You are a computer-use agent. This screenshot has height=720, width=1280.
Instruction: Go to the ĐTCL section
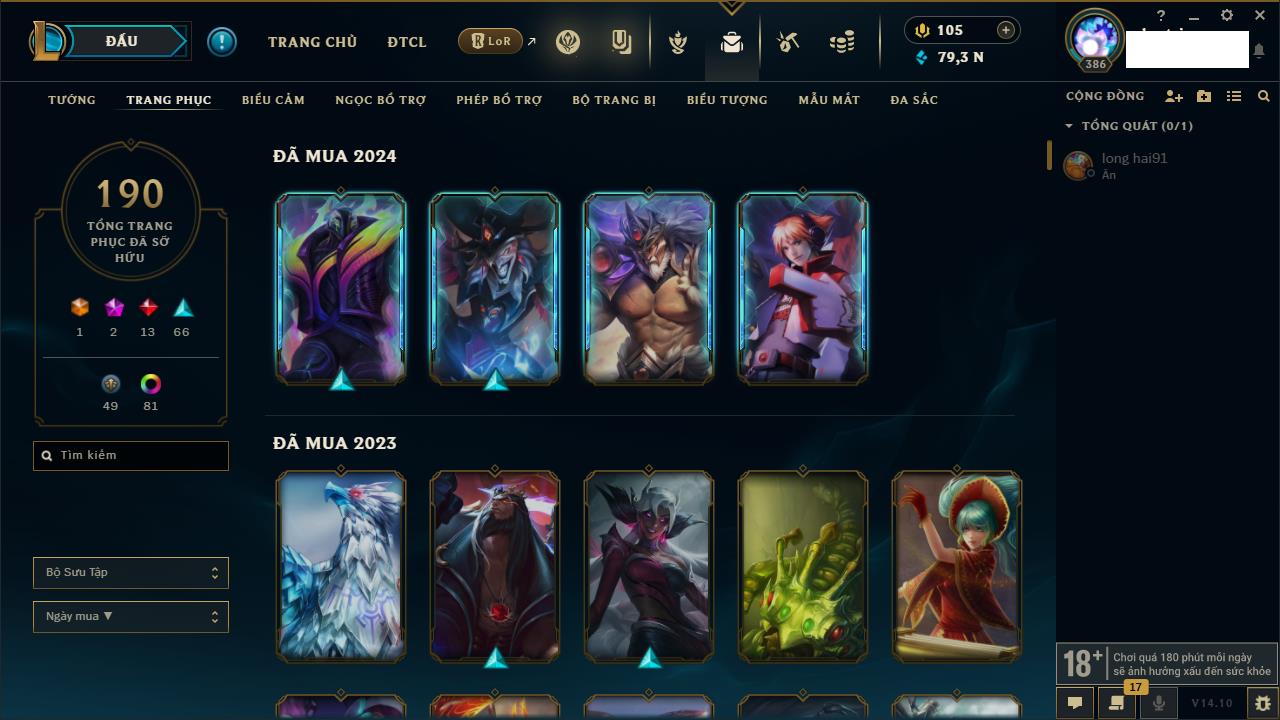[407, 42]
